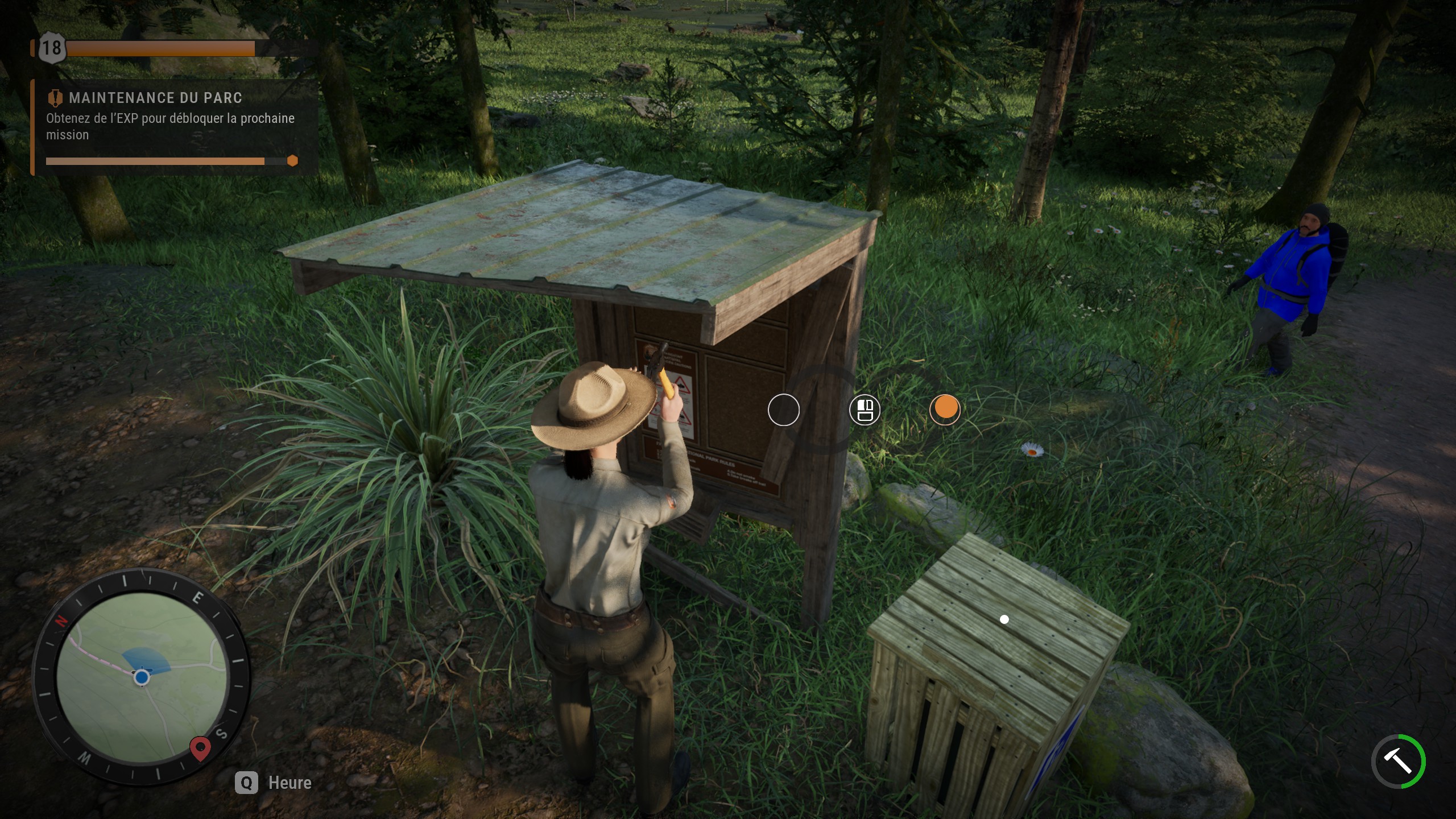Click the empty left interaction circle
Screen dimensions: 1456x819
[785, 409]
